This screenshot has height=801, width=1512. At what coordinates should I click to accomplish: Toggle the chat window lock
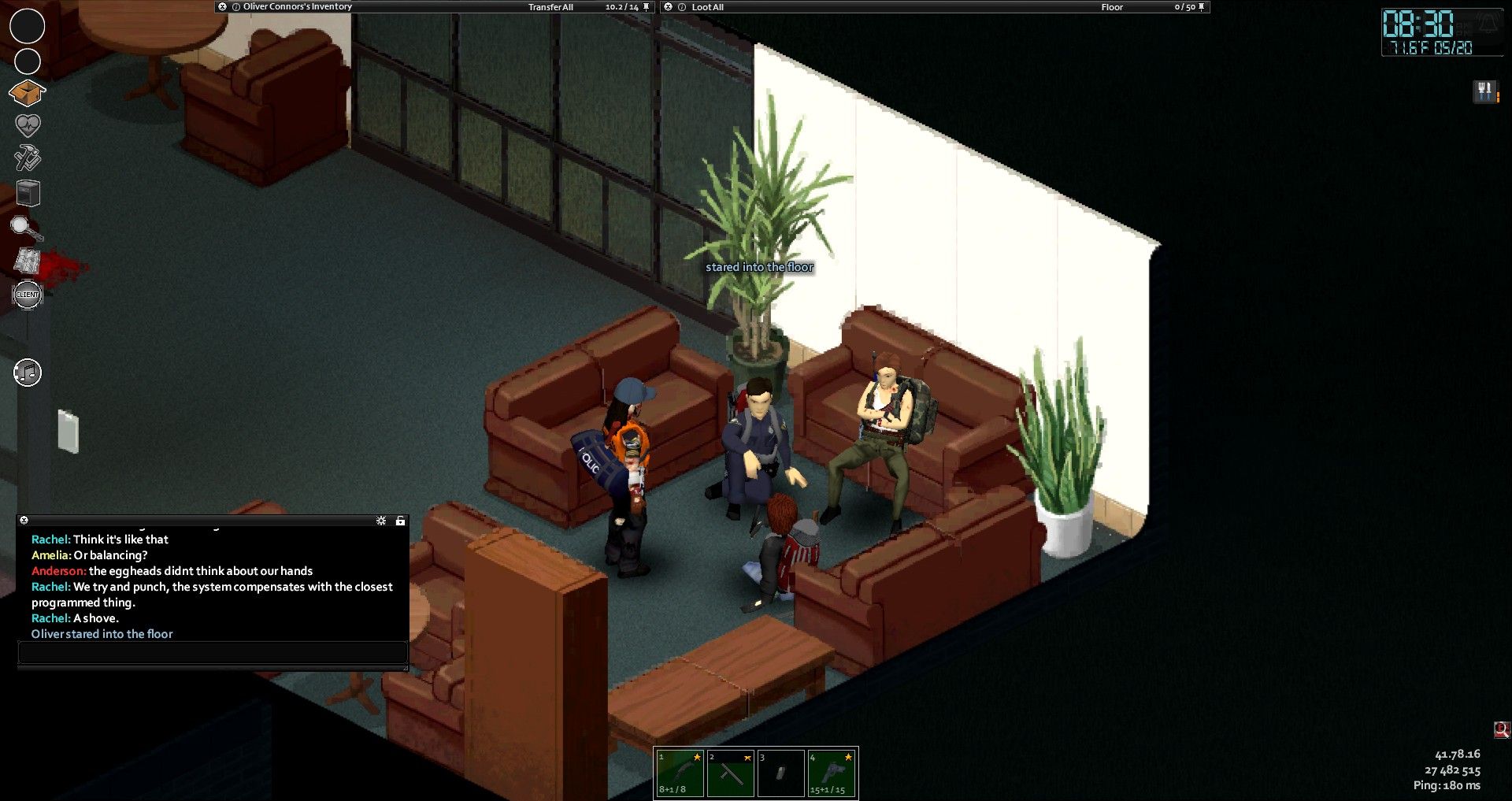point(400,521)
